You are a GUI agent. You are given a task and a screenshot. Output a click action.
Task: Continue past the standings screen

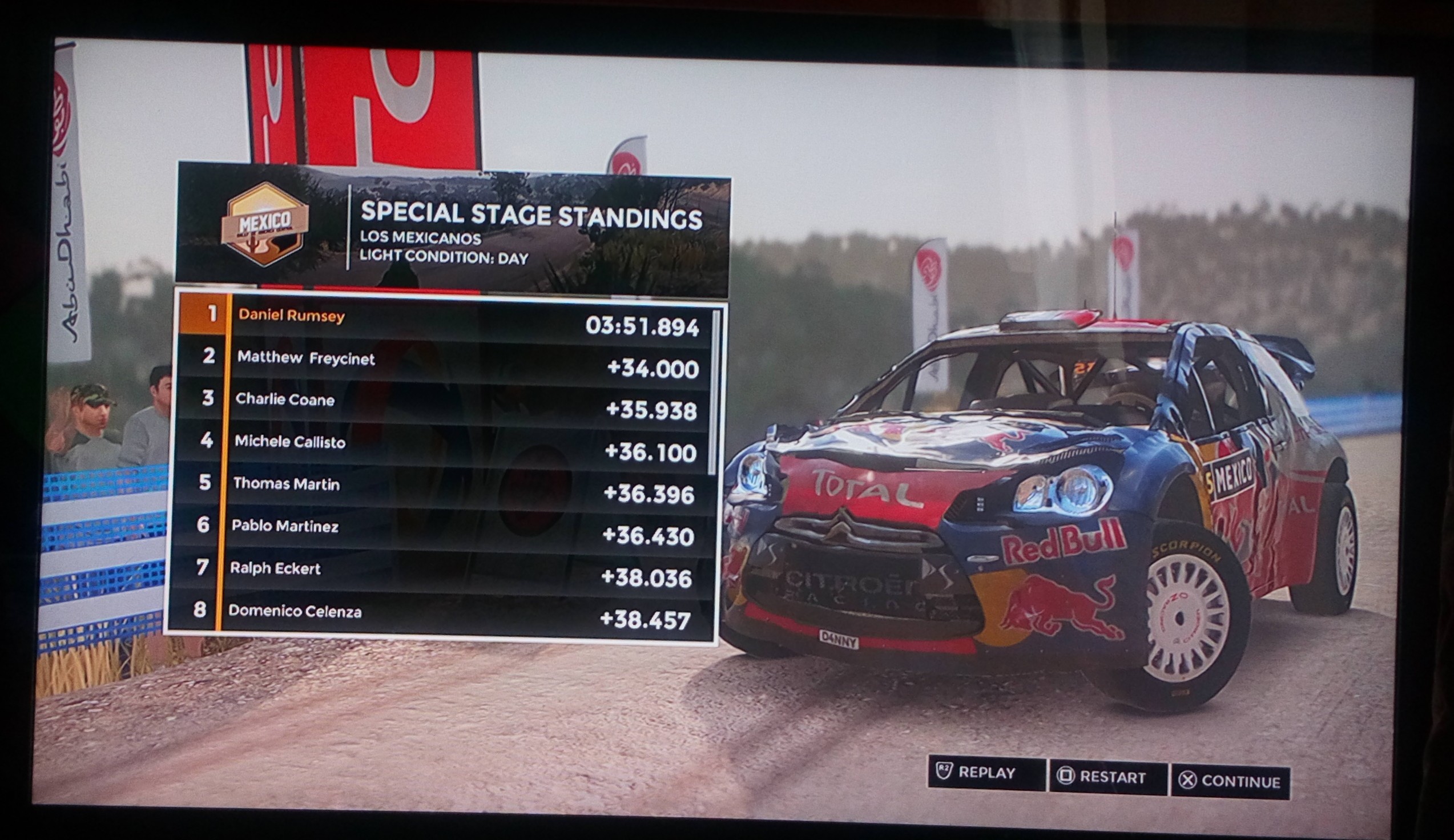(1230, 782)
